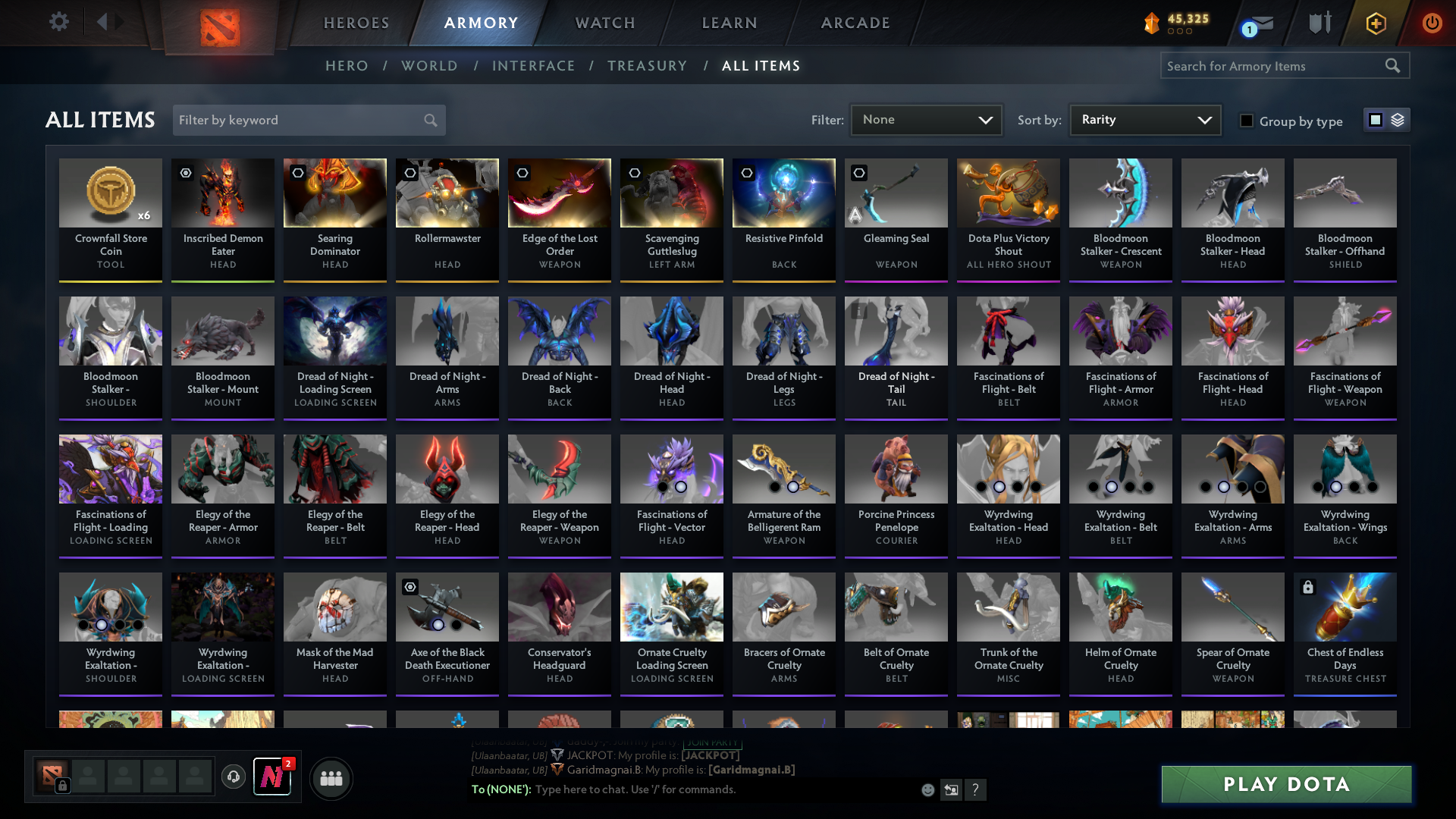Go to the TREASURY section
Viewport: 1456px width, 819px height.
[647, 66]
